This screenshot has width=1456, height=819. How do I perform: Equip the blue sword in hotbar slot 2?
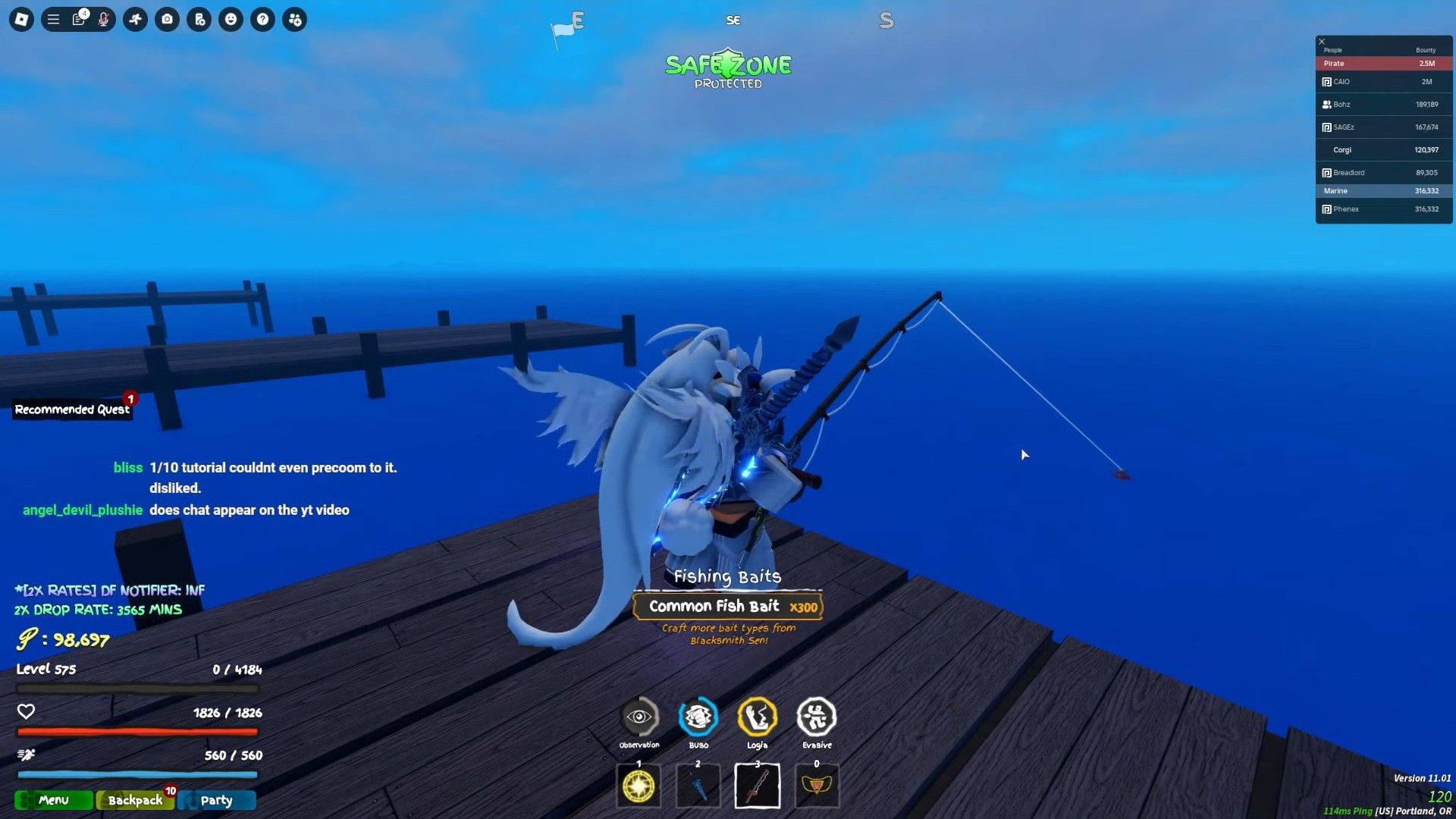697,786
